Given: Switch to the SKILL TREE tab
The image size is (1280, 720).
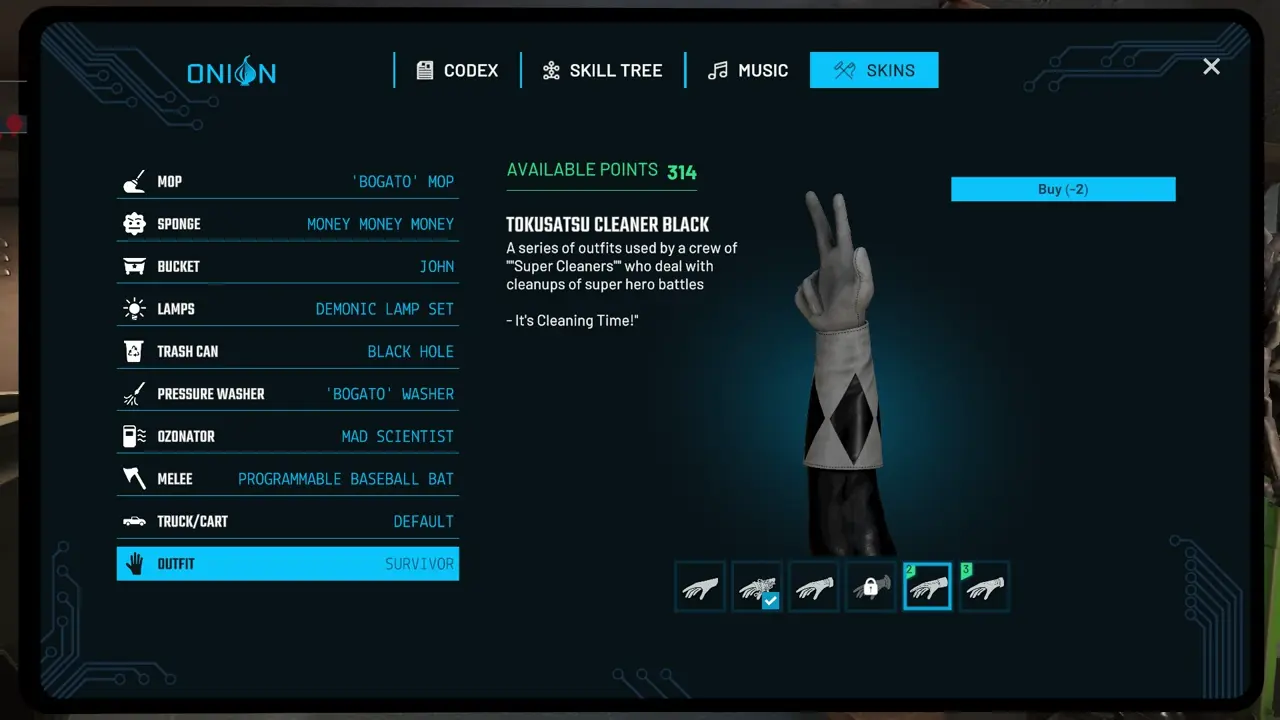Looking at the screenshot, I should [x=602, y=70].
